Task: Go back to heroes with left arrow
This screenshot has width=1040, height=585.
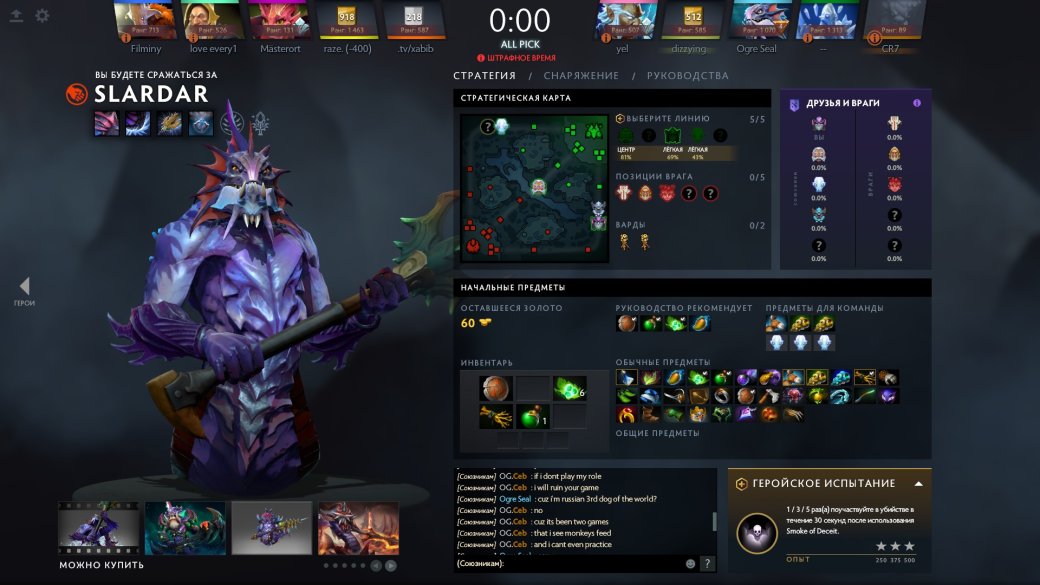Action: 24,287
